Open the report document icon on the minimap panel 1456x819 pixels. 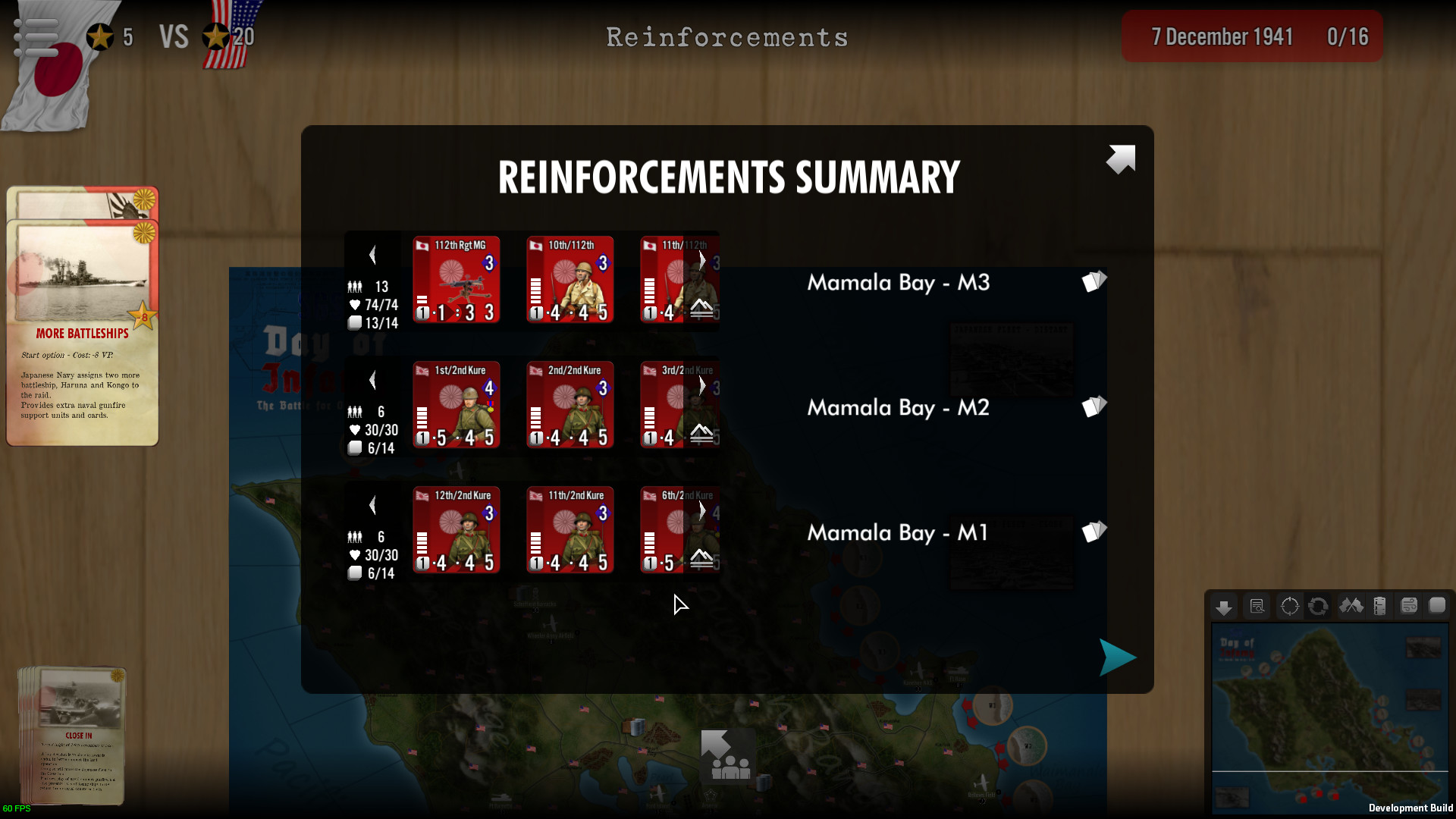(x=1257, y=607)
